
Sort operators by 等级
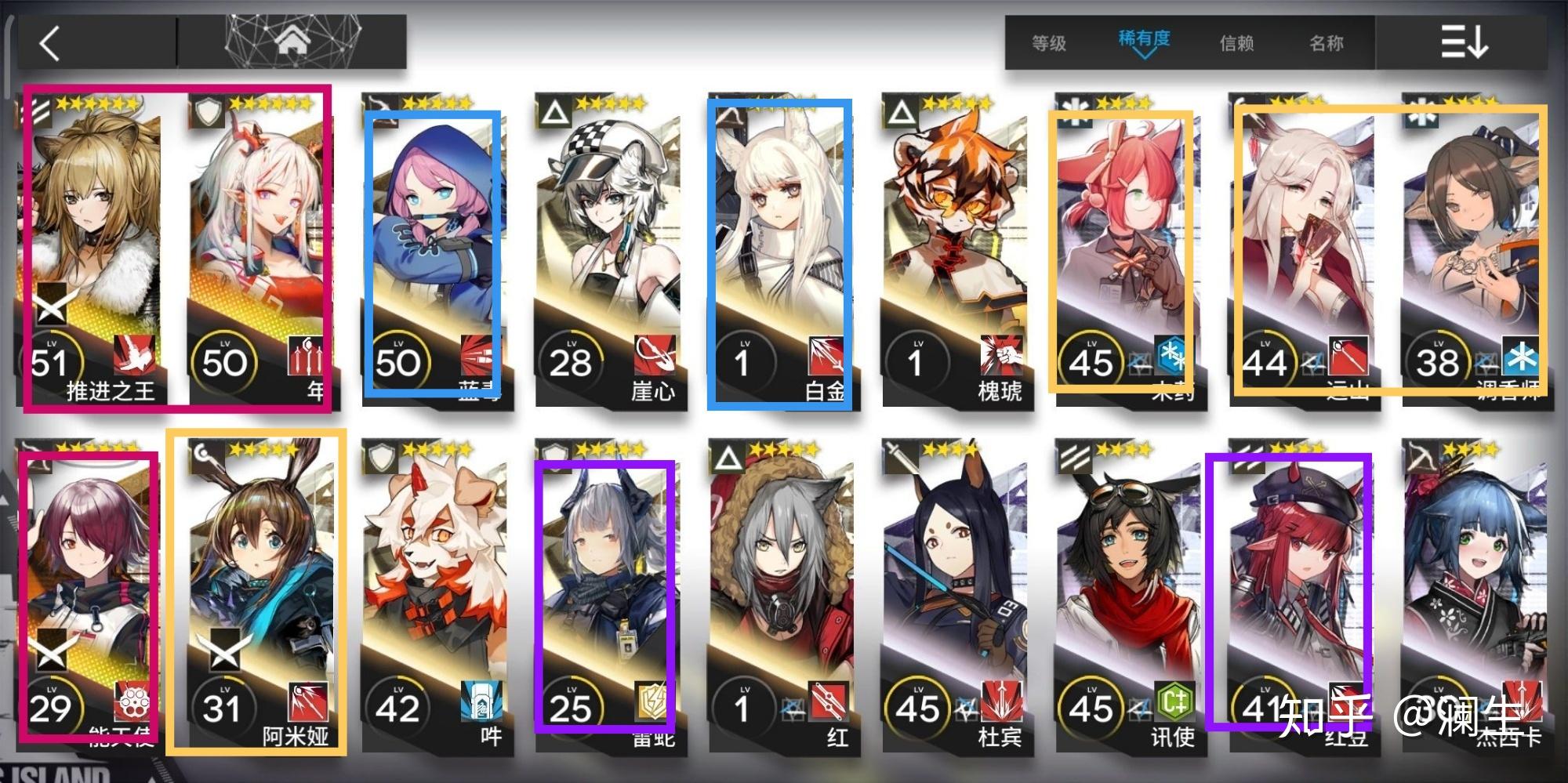click(x=1049, y=43)
